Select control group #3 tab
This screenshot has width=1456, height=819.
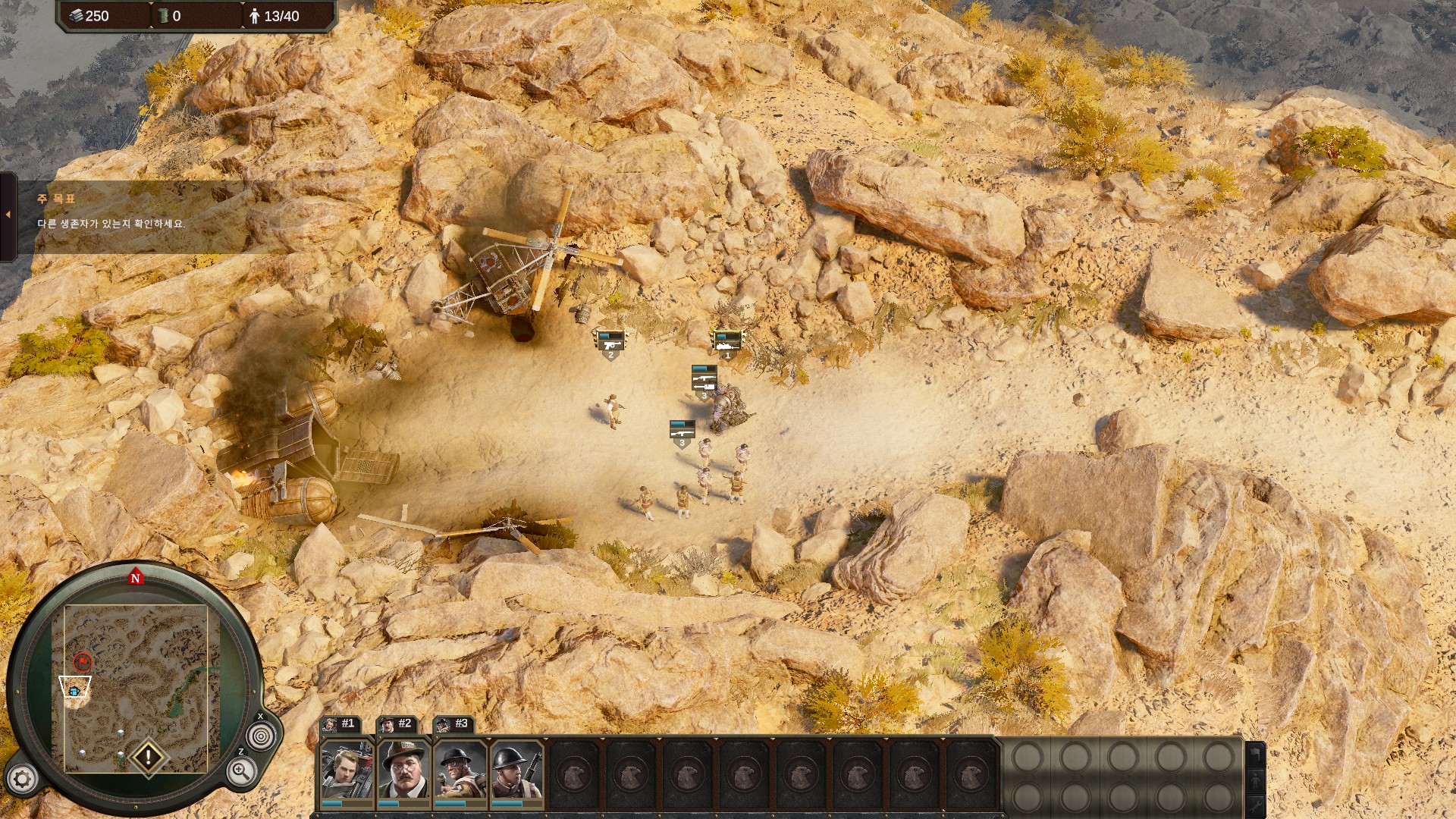point(454,724)
